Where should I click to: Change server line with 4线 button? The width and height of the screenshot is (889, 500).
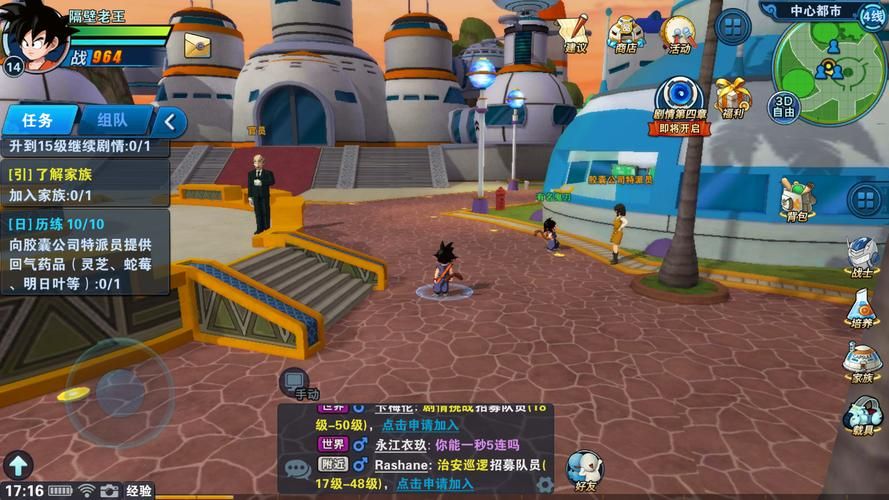(x=872, y=14)
